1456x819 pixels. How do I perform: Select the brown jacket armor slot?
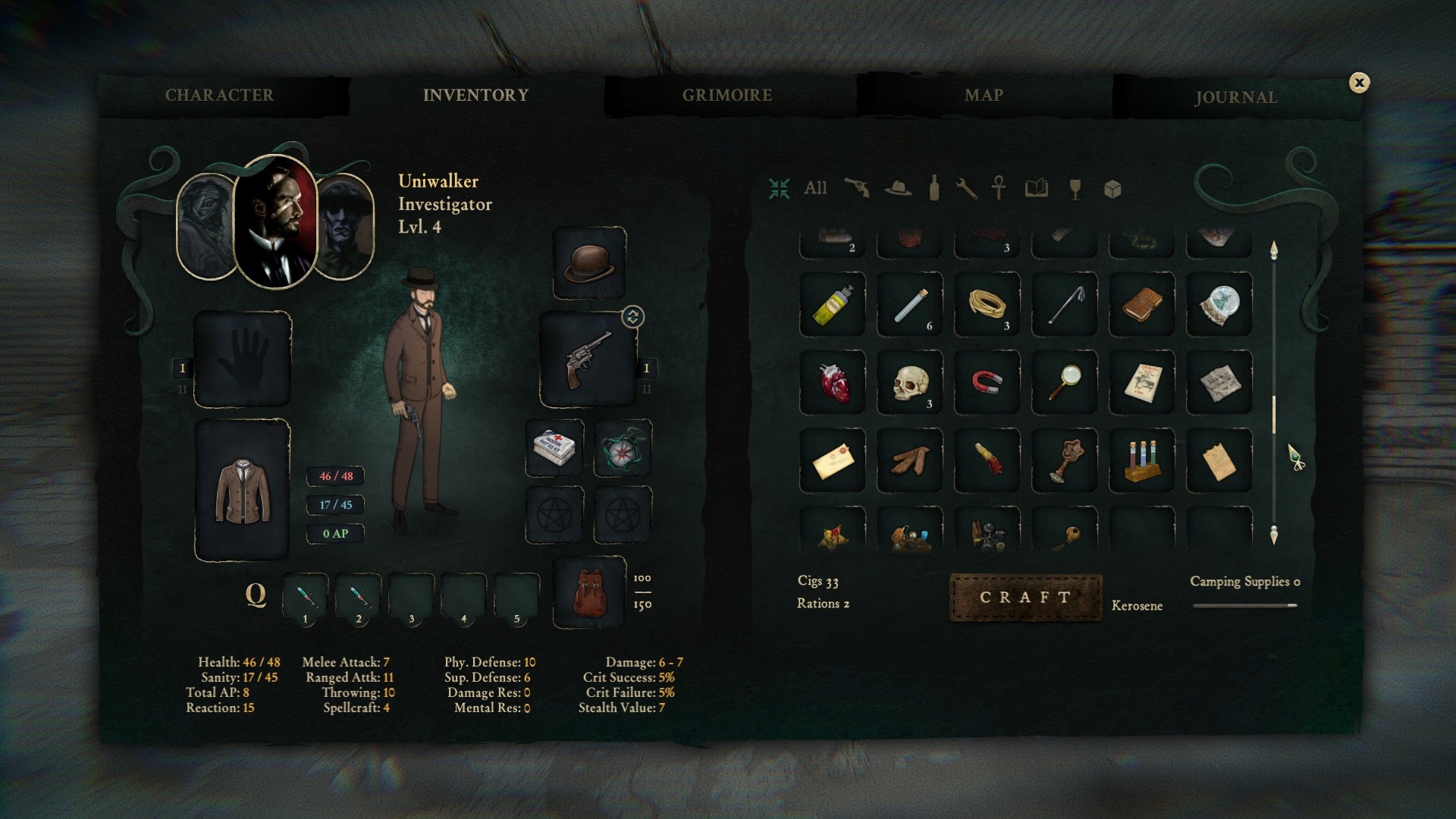point(243,491)
